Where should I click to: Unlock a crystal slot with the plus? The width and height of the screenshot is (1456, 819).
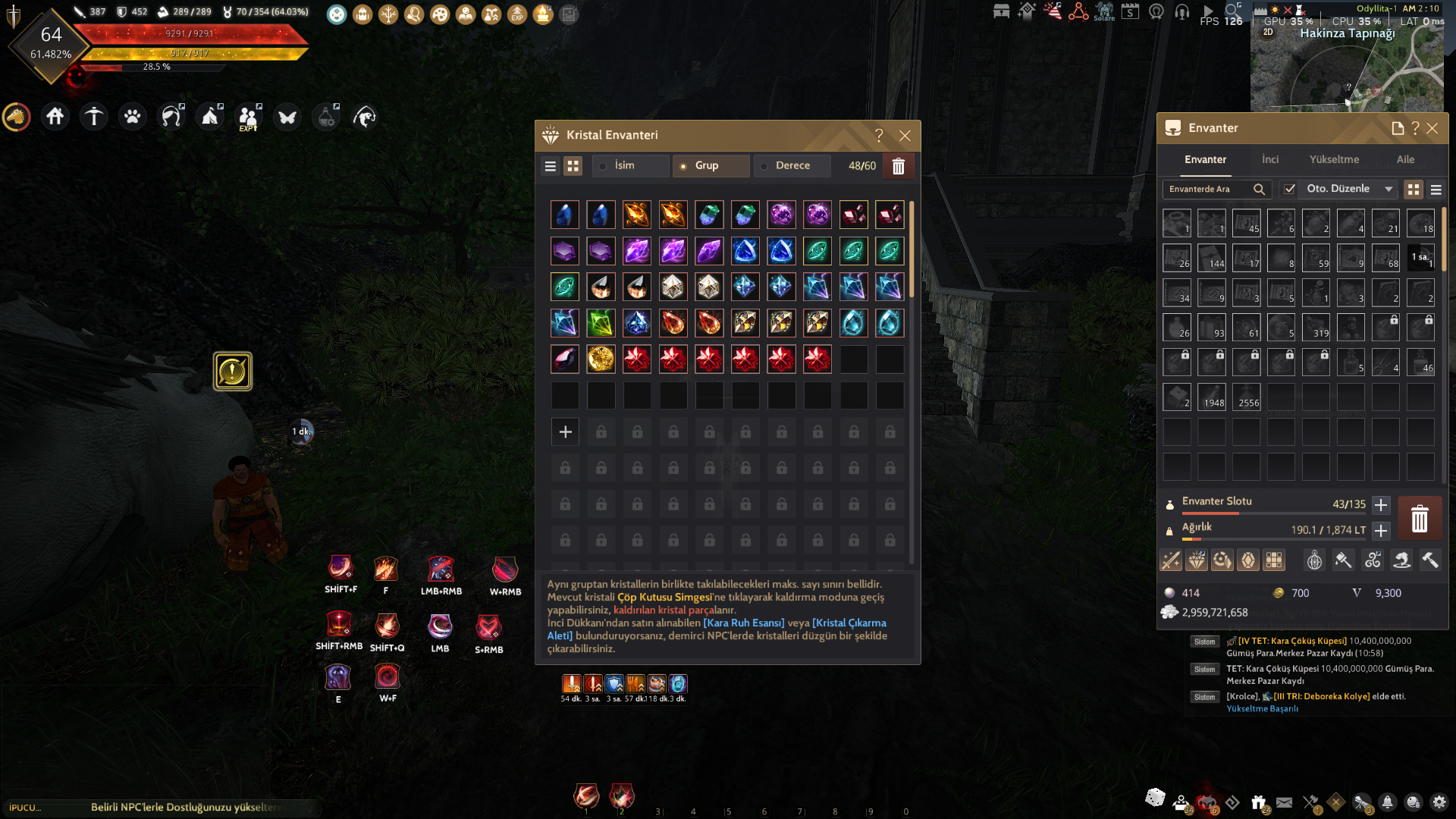pos(565,432)
